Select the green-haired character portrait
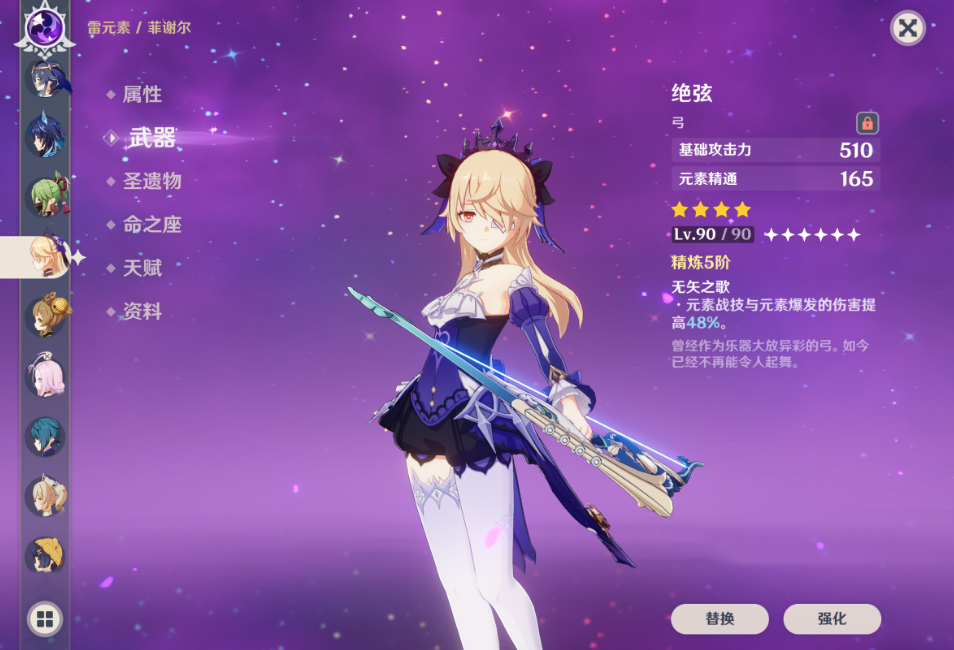 pyautogui.click(x=45, y=195)
